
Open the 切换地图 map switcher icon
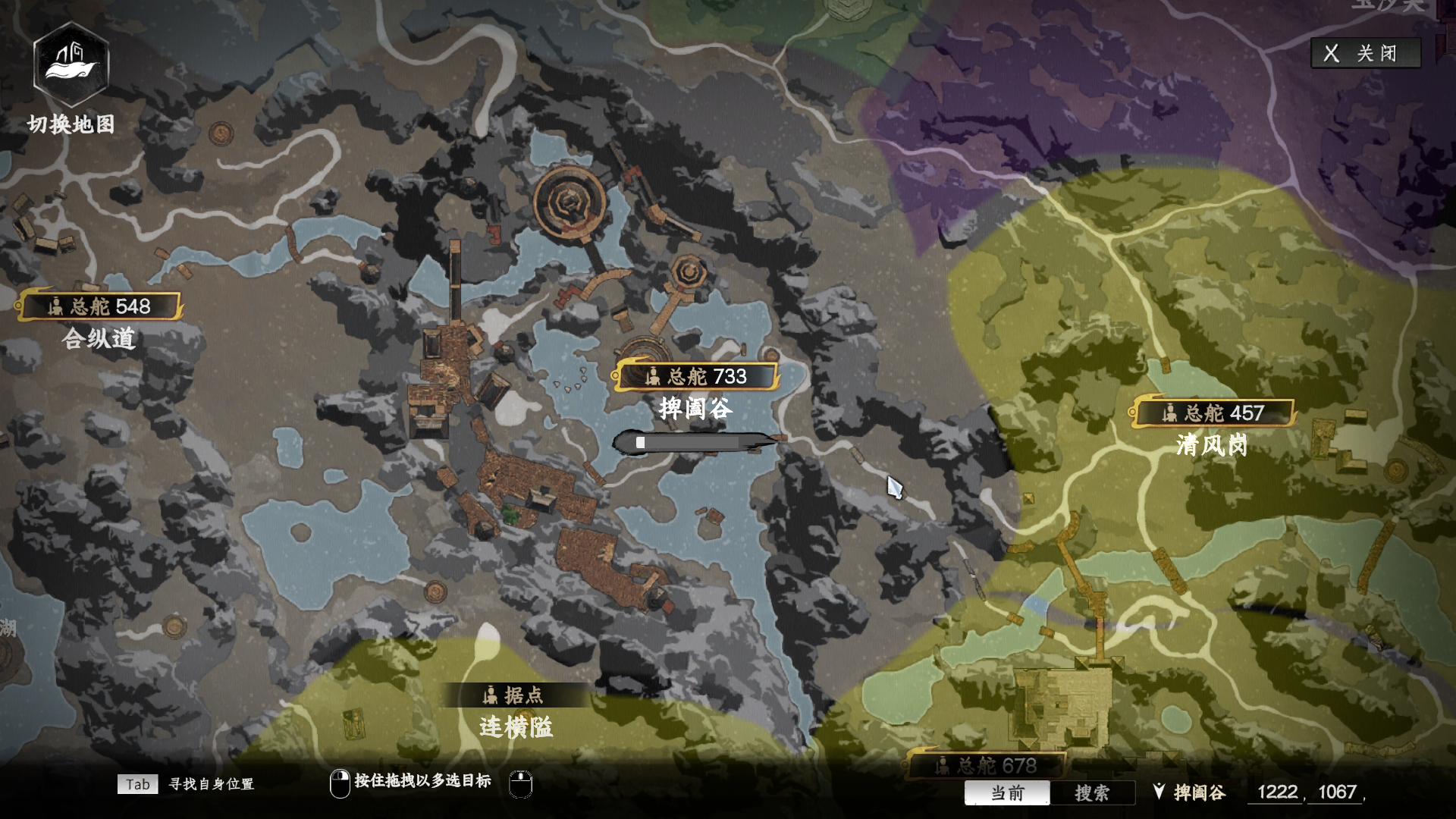pyautogui.click(x=71, y=65)
